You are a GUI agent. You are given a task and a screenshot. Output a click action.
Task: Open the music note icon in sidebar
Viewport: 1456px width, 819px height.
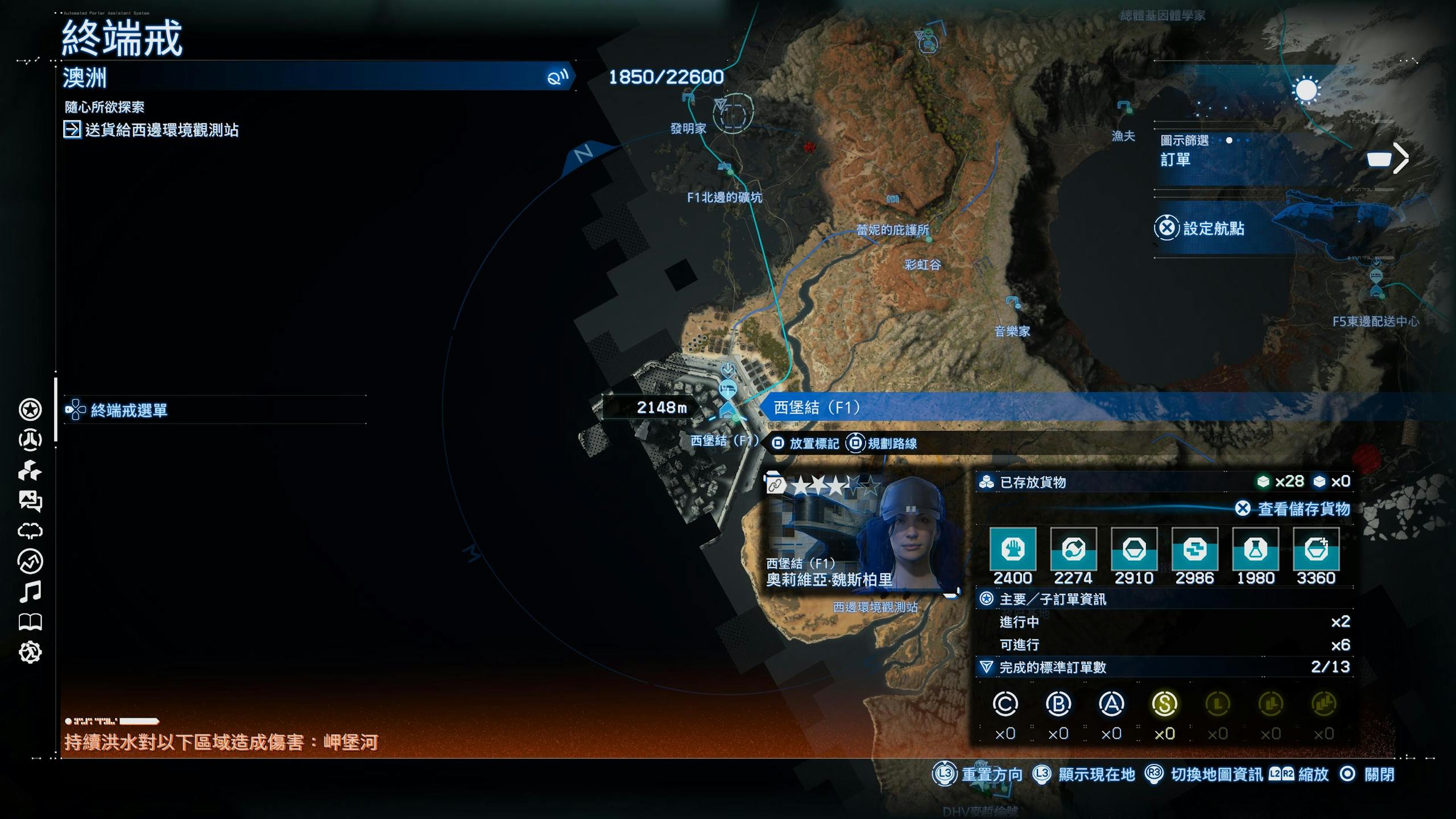(30, 592)
